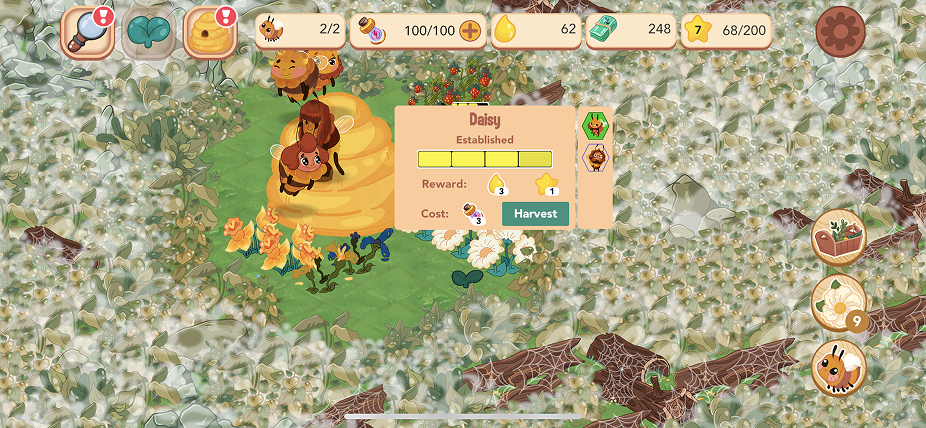Open the sprout seedling menu

coord(148,32)
